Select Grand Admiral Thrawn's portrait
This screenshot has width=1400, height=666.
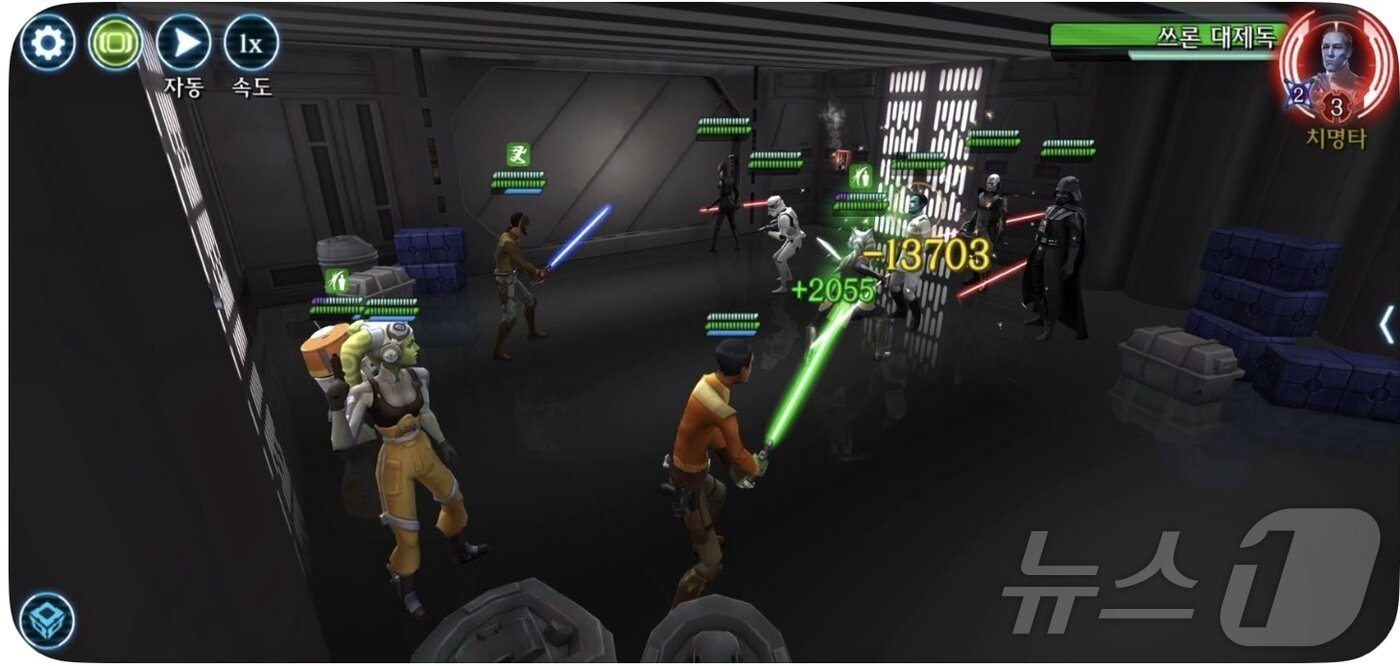(1335, 55)
